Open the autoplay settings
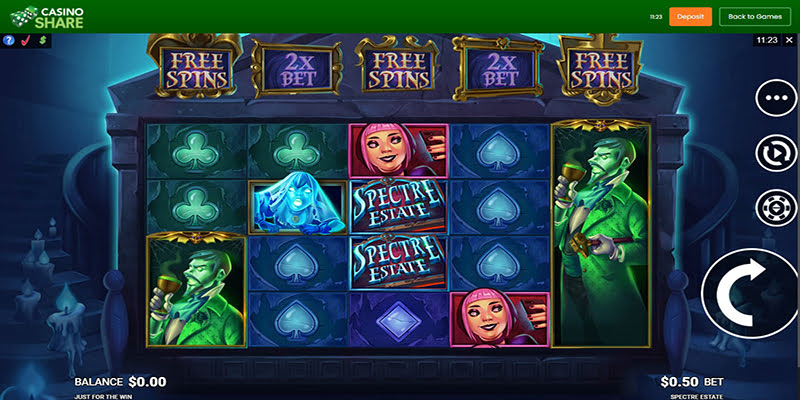Image resolution: width=800 pixels, height=400 pixels. click(x=776, y=154)
